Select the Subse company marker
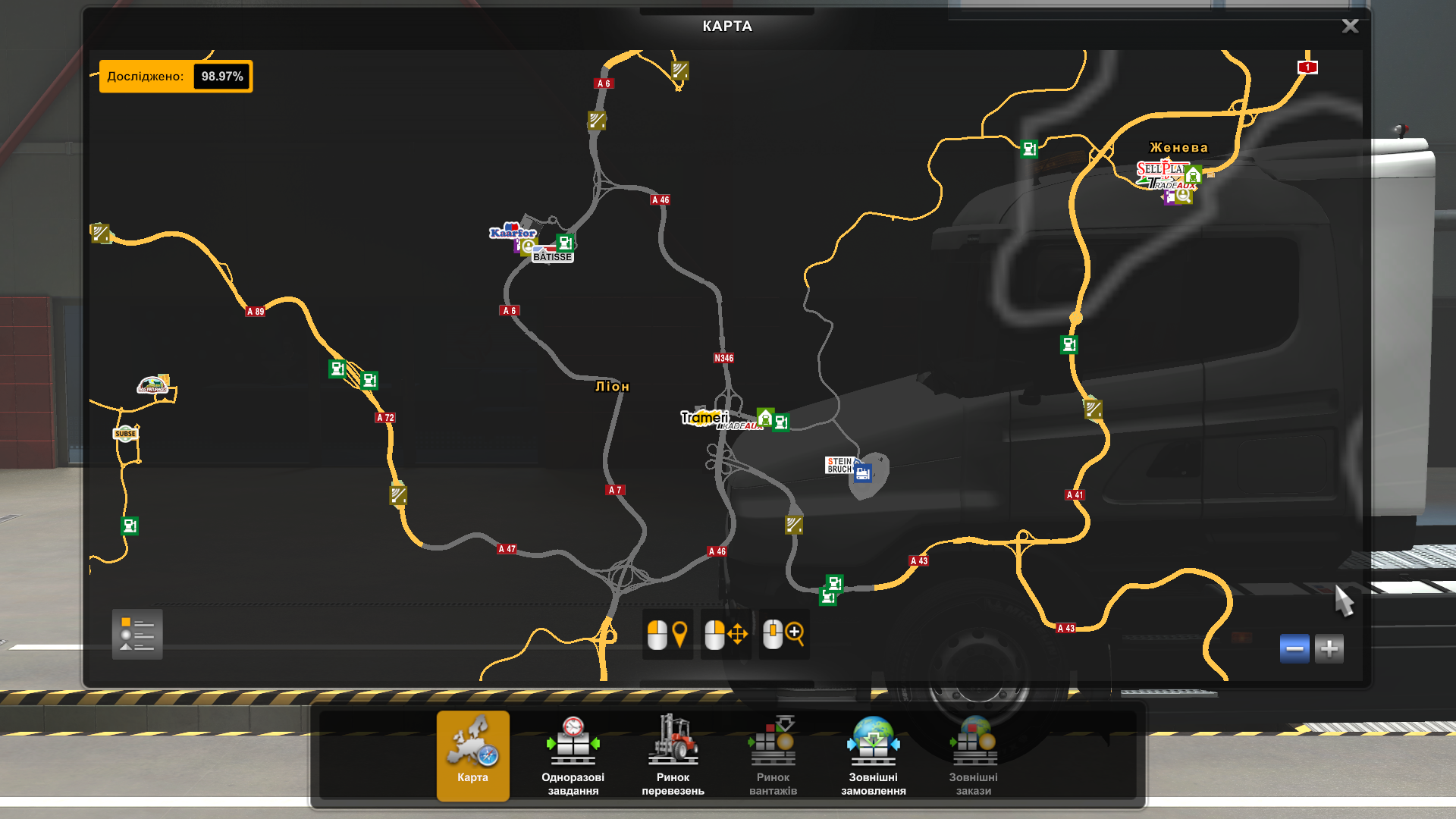 point(125,434)
